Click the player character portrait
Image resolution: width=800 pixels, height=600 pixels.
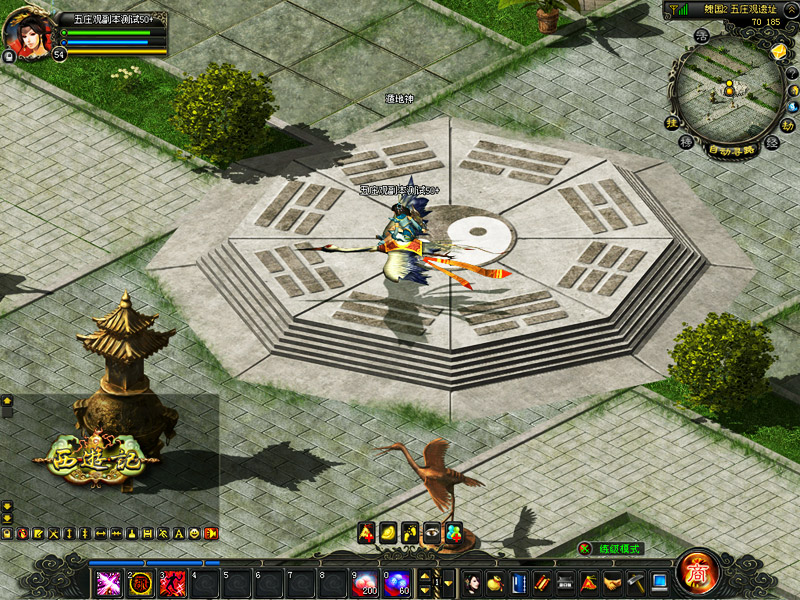click(28, 34)
